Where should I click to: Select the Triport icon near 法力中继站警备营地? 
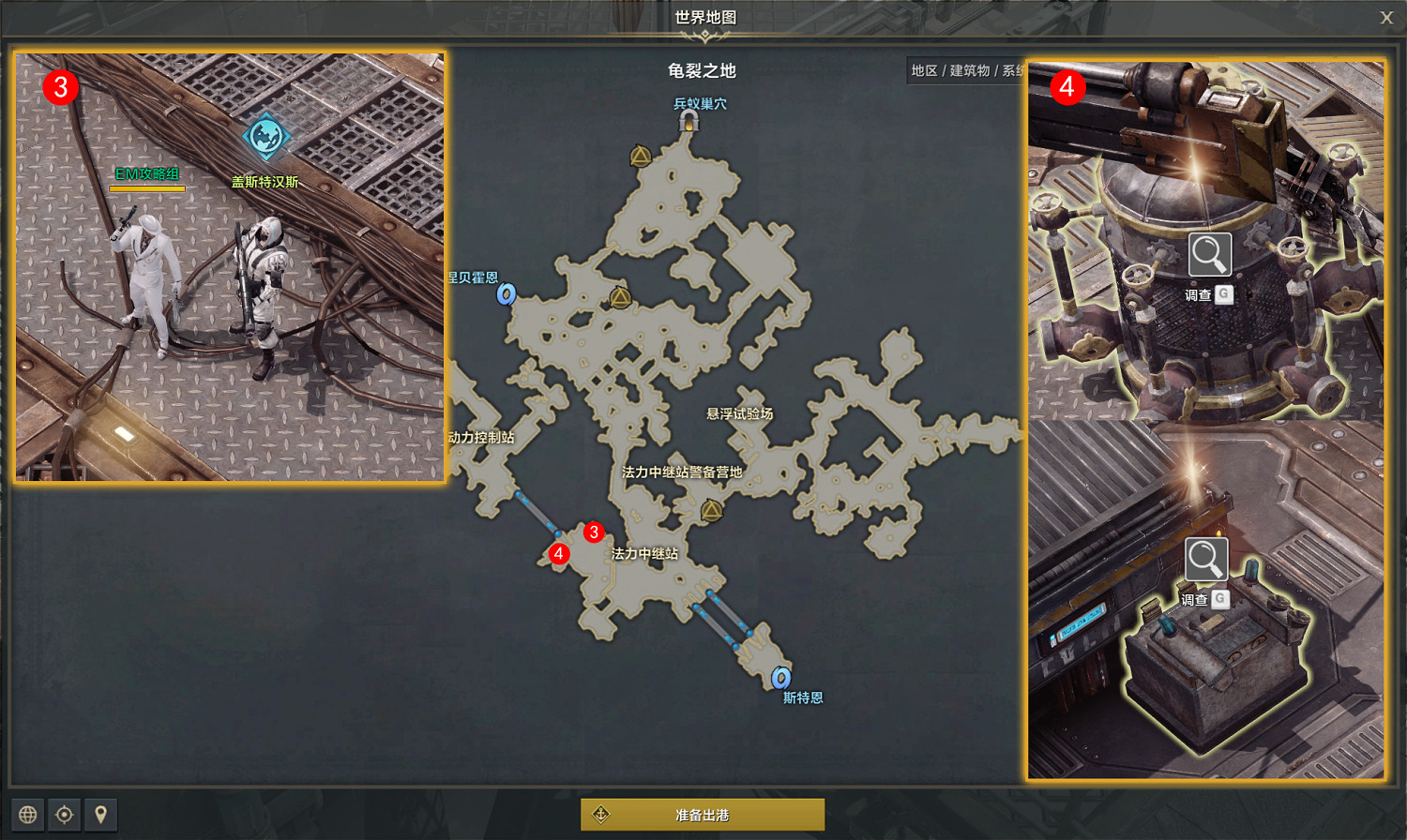coord(710,510)
